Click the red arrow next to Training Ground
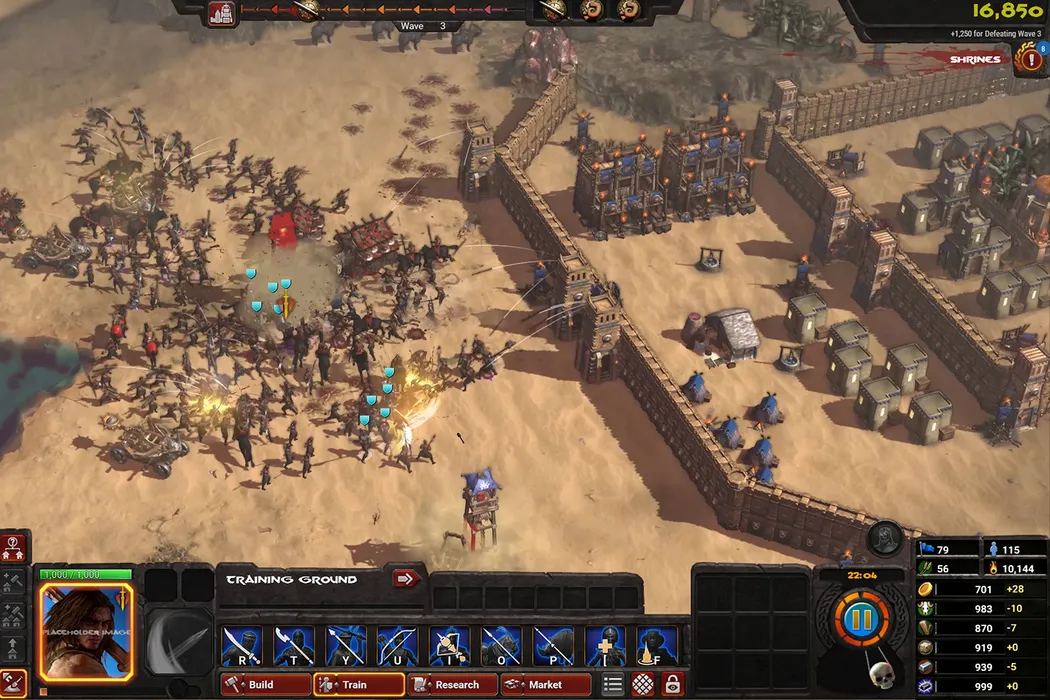Image resolution: width=1050 pixels, height=700 pixels. click(406, 578)
